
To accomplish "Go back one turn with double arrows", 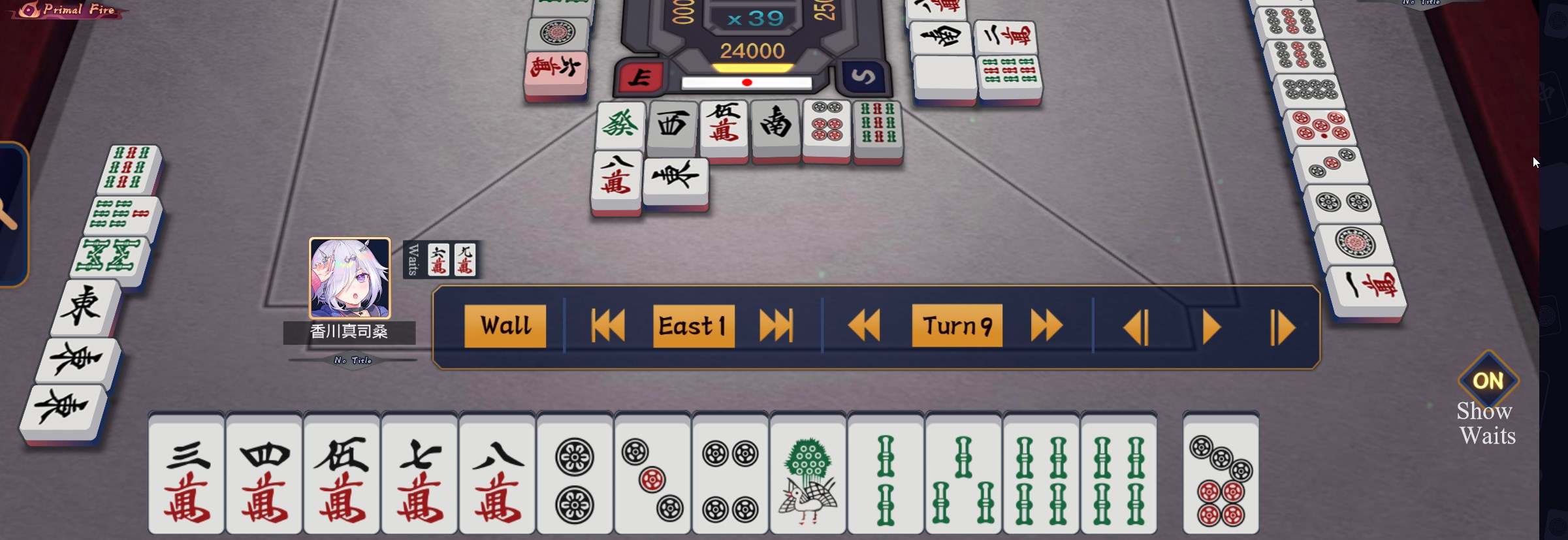I will [x=864, y=326].
